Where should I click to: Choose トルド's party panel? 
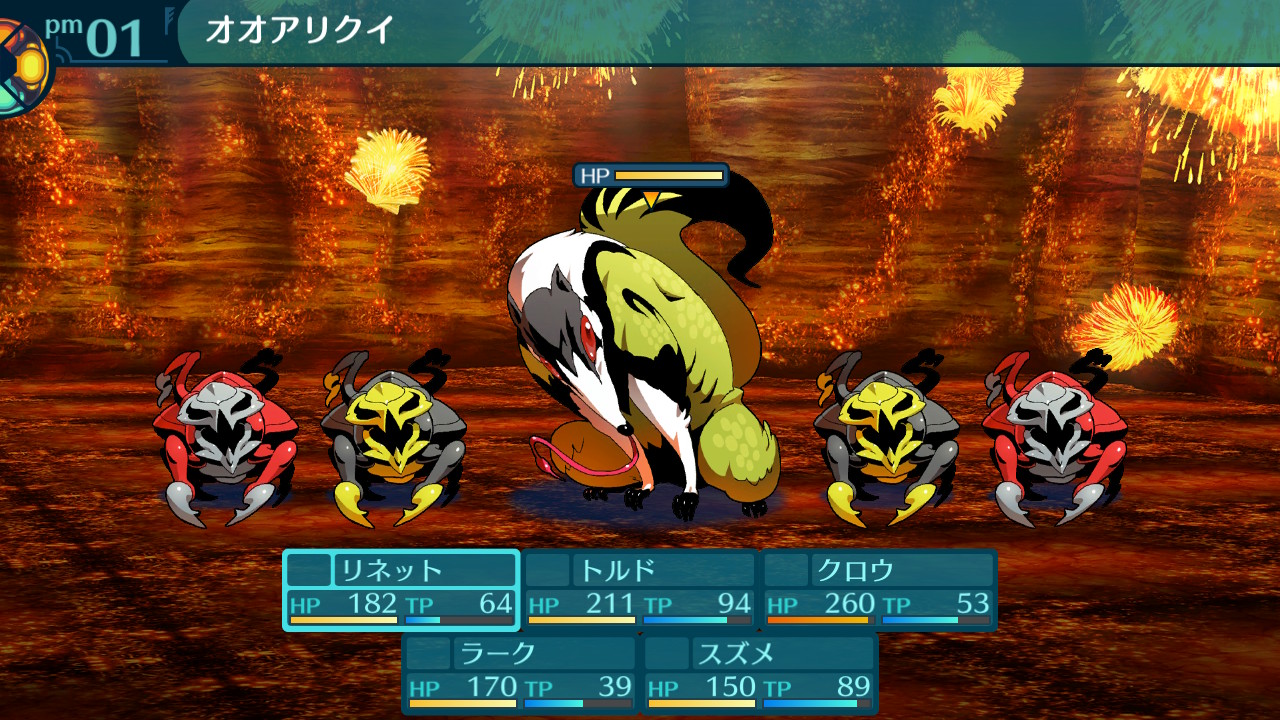(640, 590)
